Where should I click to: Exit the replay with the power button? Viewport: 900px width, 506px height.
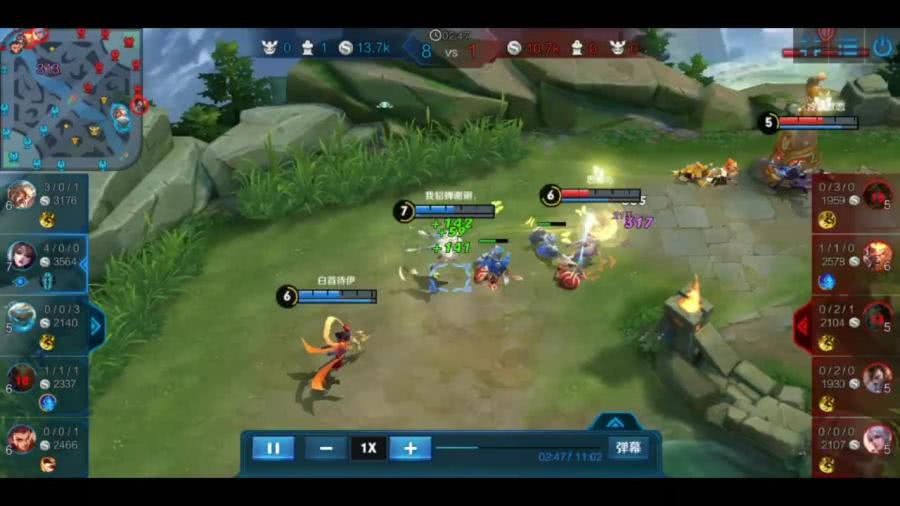(881, 46)
